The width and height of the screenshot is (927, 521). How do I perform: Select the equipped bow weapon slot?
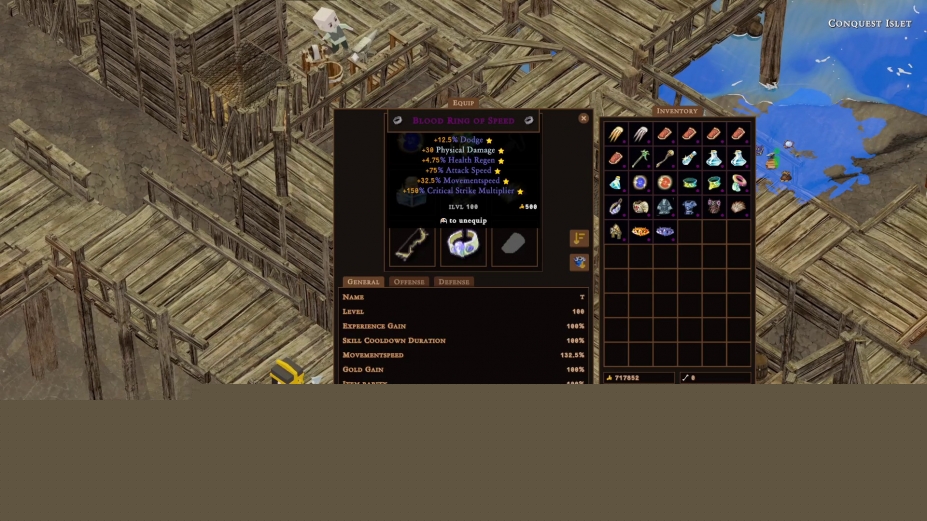[x=412, y=245]
